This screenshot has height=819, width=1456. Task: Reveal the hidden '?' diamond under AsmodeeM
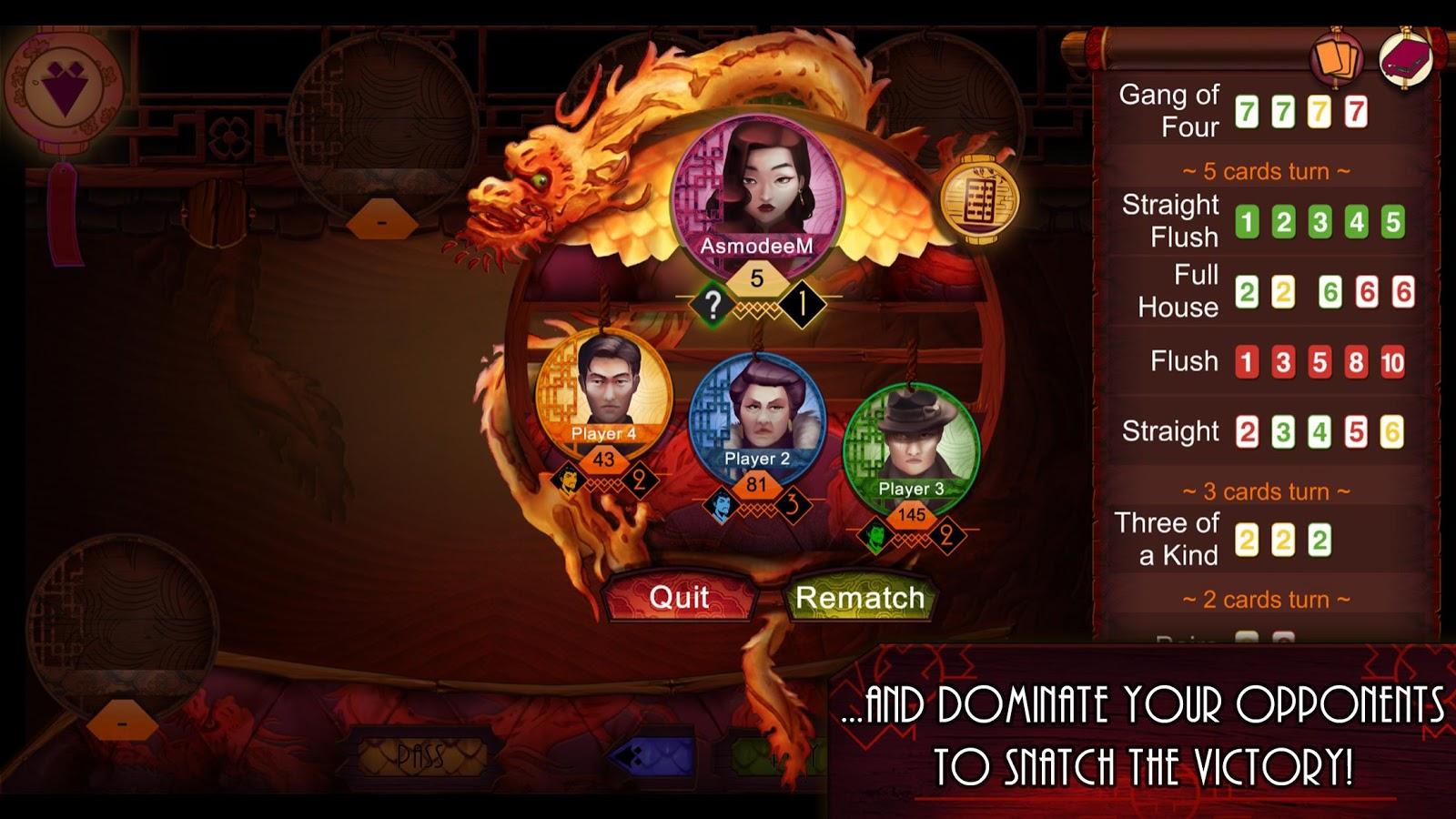(x=714, y=301)
